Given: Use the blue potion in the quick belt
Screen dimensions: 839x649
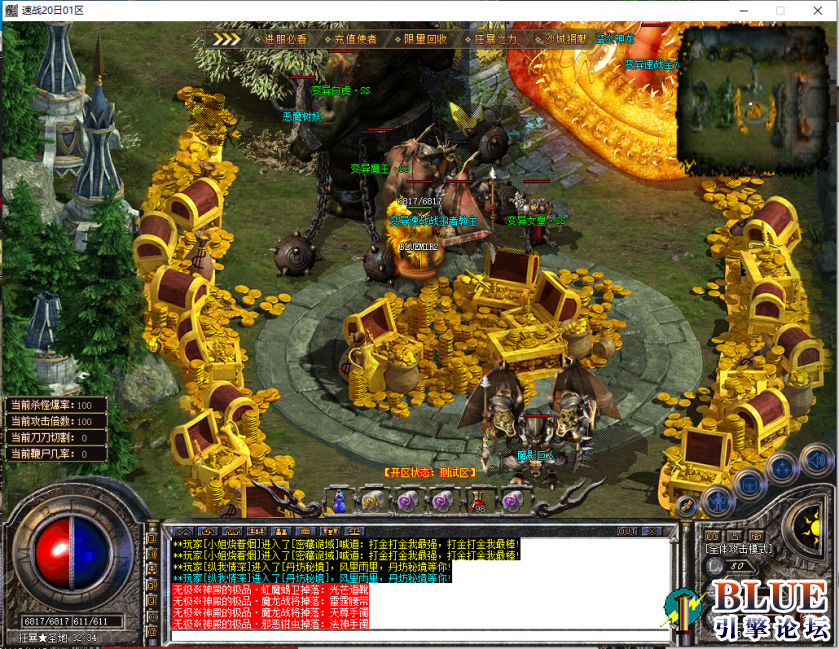Looking at the screenshot, I should 338,499.
